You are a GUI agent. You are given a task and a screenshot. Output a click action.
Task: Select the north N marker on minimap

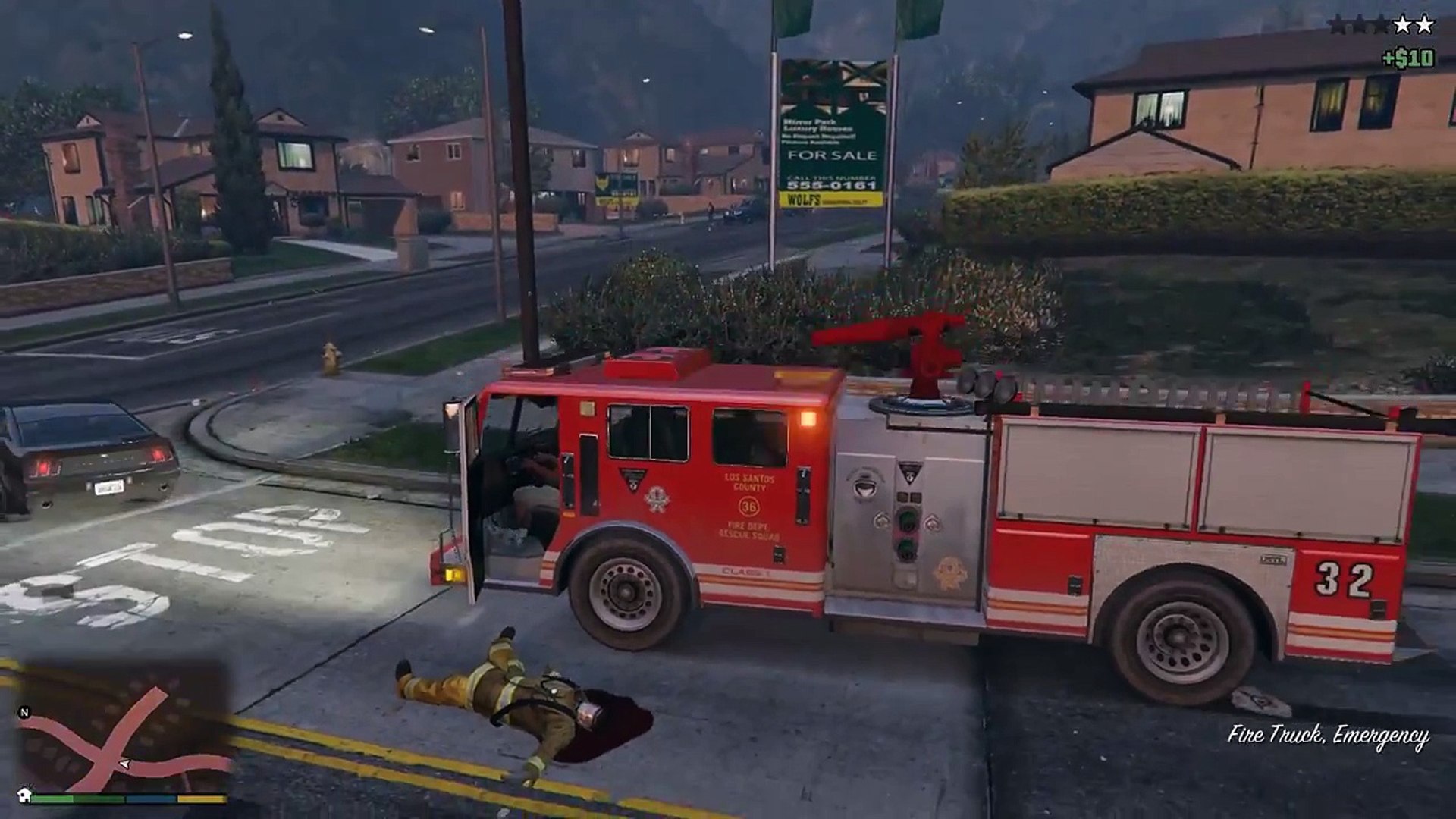tap(24, 712)
